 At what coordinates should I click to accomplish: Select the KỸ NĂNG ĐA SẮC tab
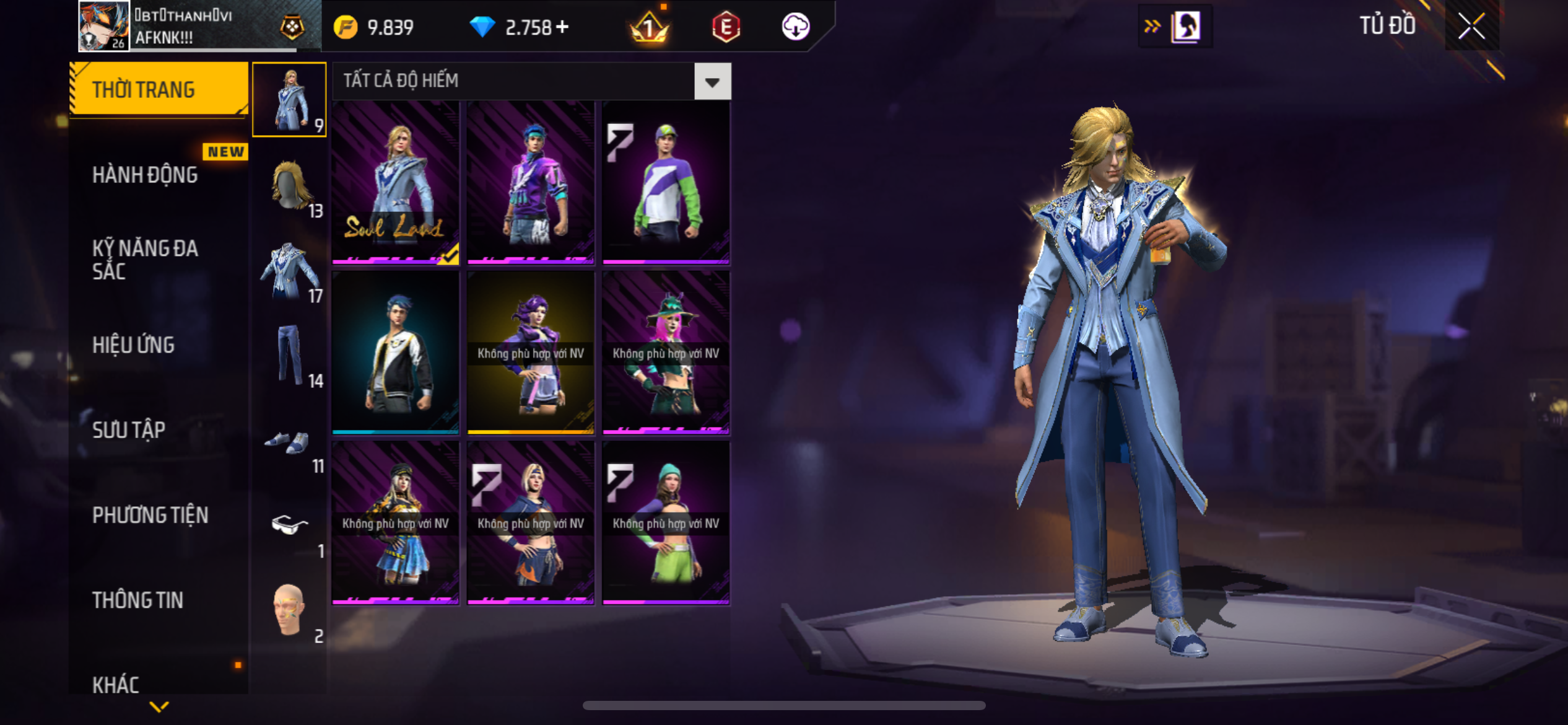click(145, 259)
